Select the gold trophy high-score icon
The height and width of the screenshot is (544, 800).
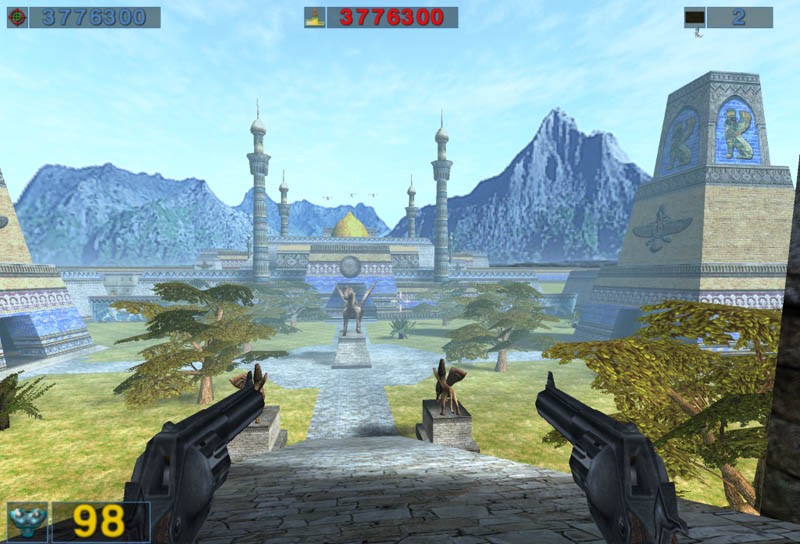tap(317, 17)
